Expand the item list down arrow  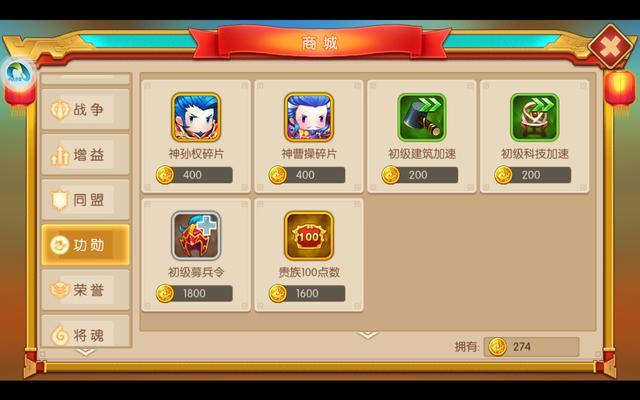pyautogui.click(x=367, y=335)
